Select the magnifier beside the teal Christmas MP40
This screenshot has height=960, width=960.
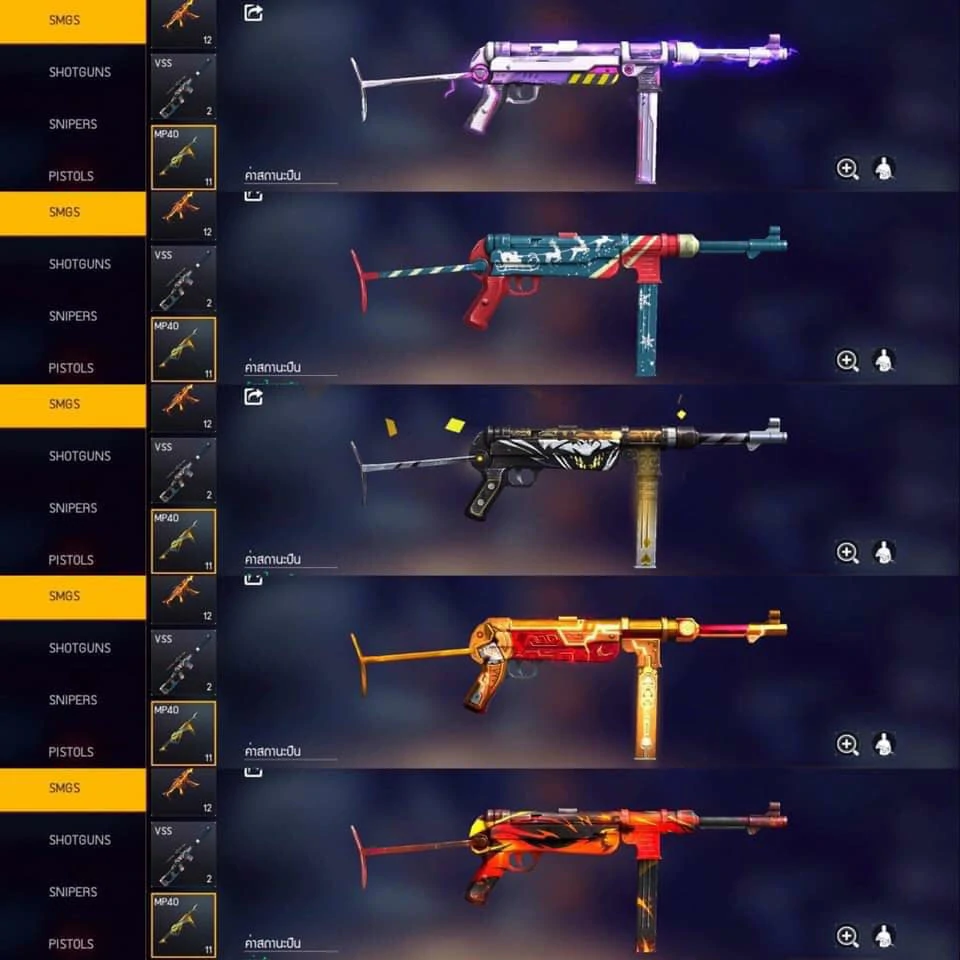coord(847,361)
